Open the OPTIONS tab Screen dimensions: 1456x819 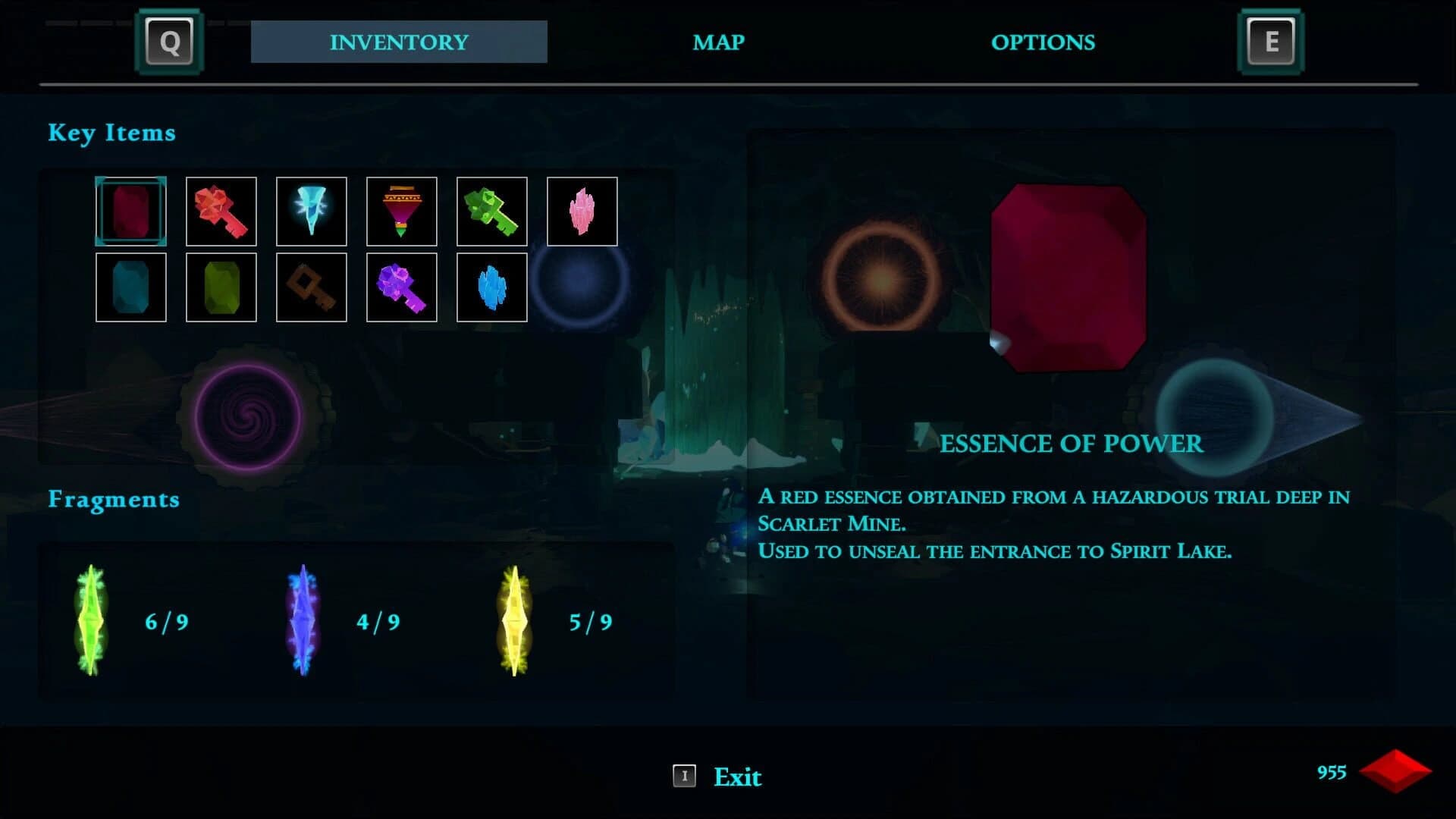click(1043, 42)
